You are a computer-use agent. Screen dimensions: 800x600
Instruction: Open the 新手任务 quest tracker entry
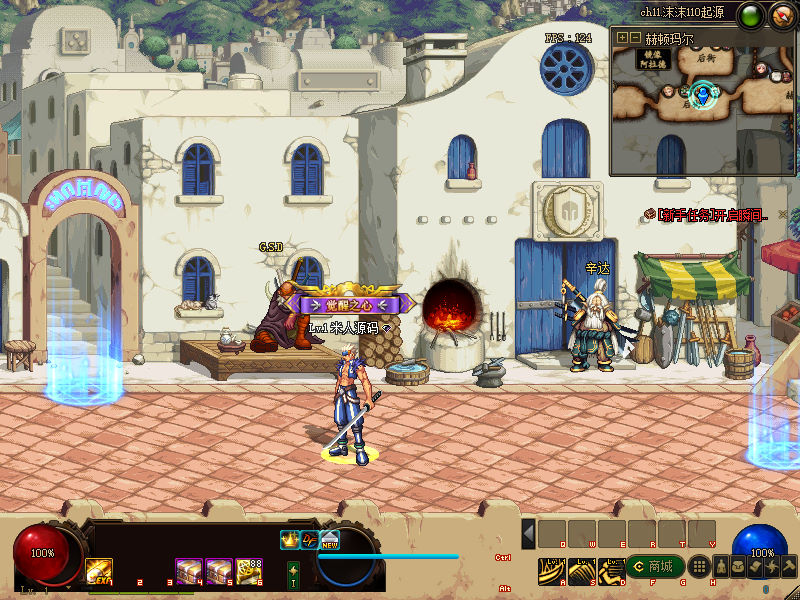tap(708, 215)
